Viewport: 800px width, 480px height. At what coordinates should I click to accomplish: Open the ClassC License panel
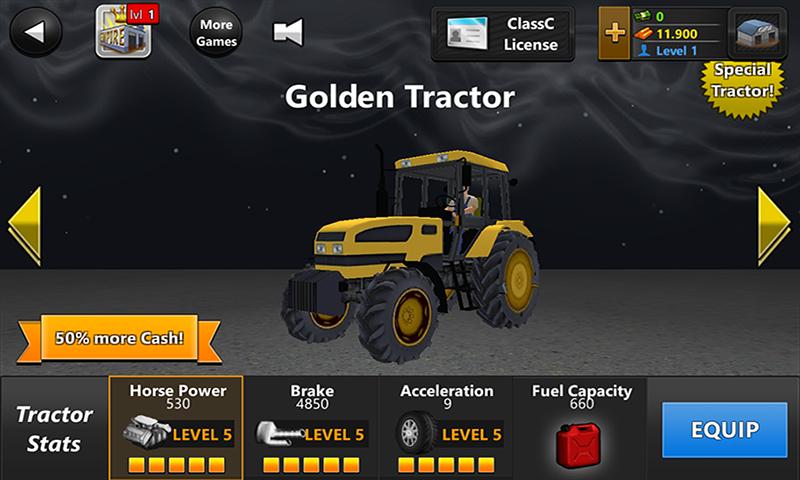click(x=503, y=34)
